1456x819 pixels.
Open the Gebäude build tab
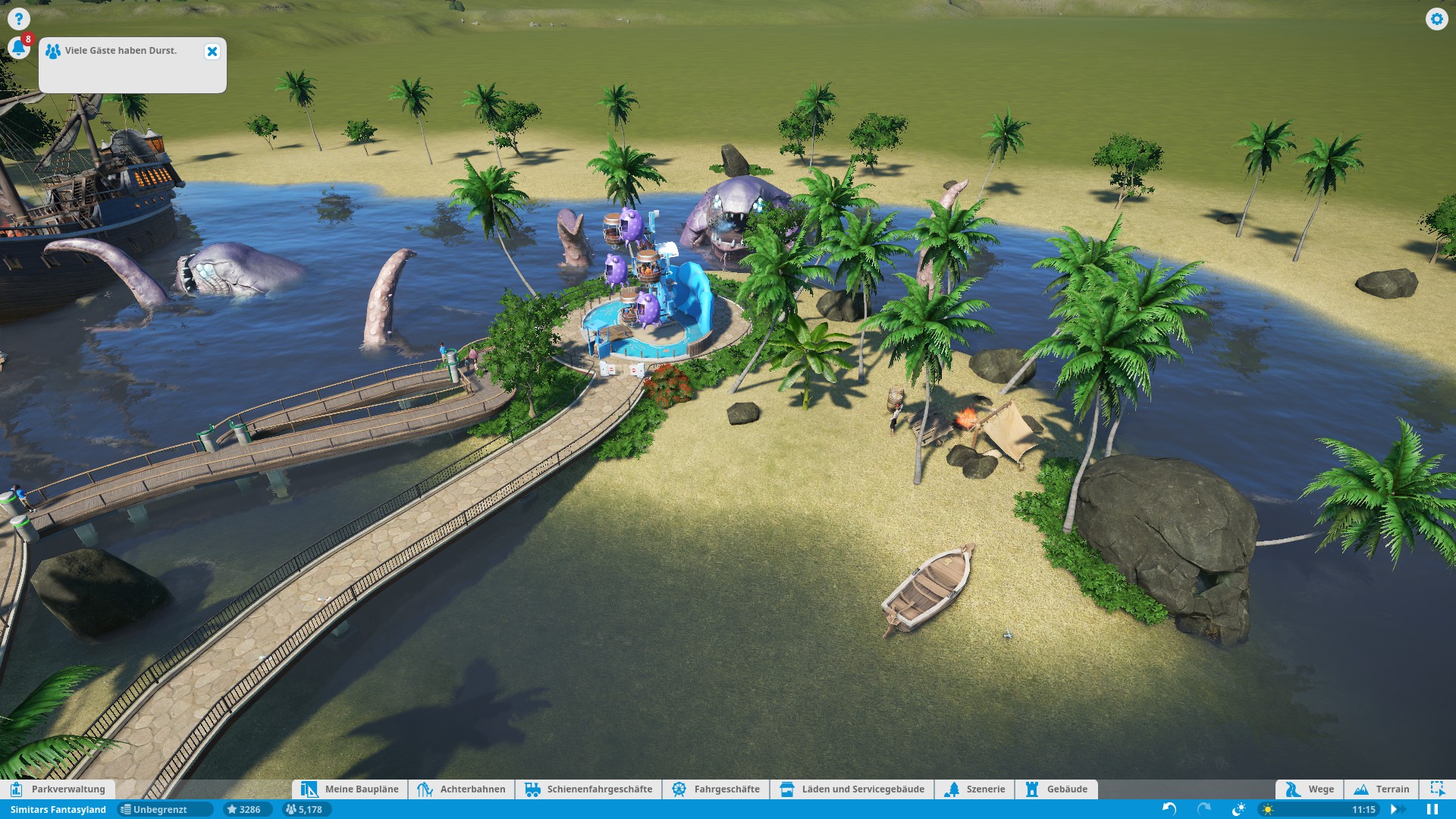1057,789
